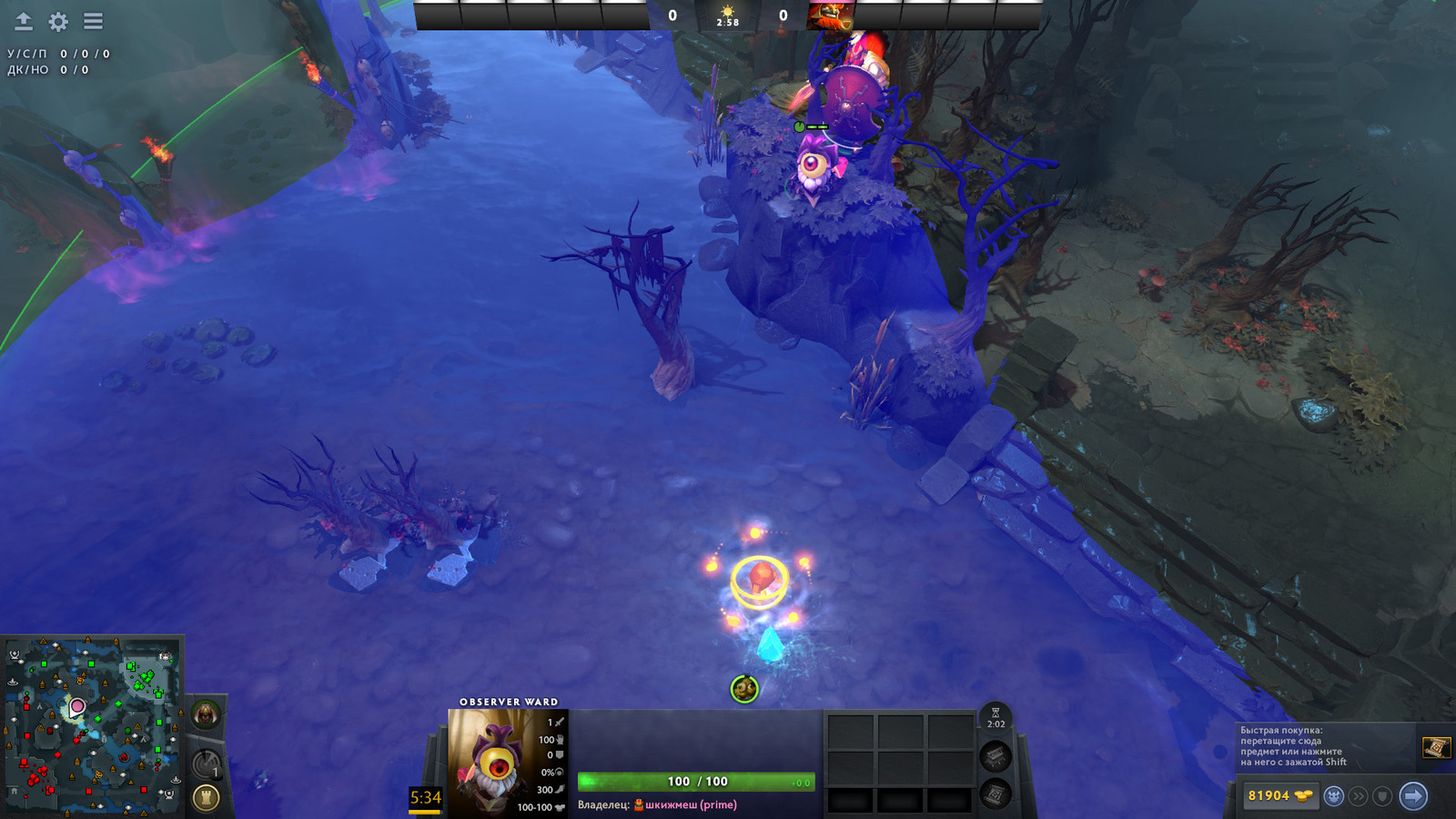Select the selected-hero icon above the ward panel
Viewport: 1456px width, 819px height.
(744, 689)
